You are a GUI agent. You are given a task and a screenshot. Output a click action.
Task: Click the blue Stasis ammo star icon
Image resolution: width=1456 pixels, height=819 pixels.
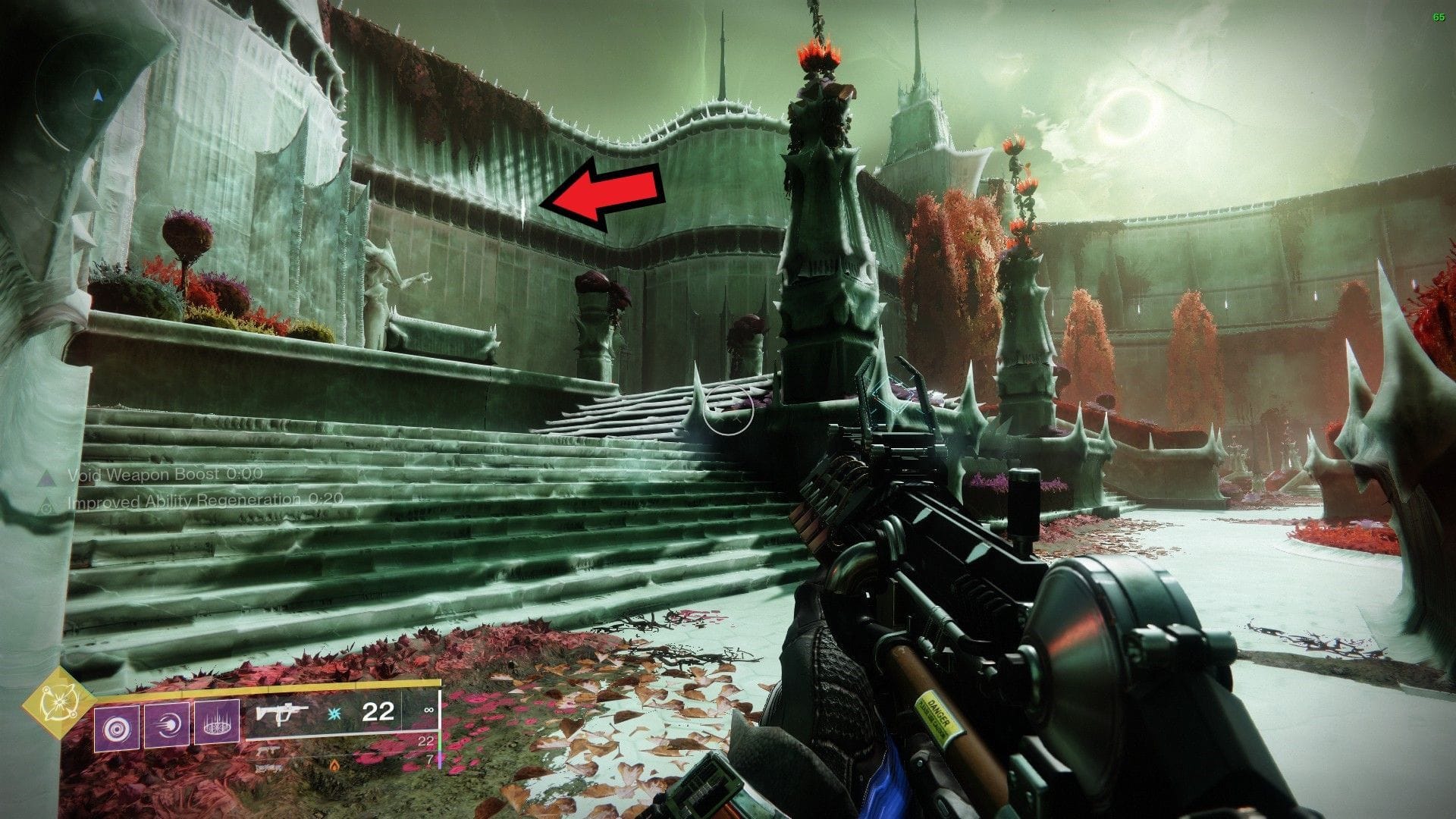[334, 714]
